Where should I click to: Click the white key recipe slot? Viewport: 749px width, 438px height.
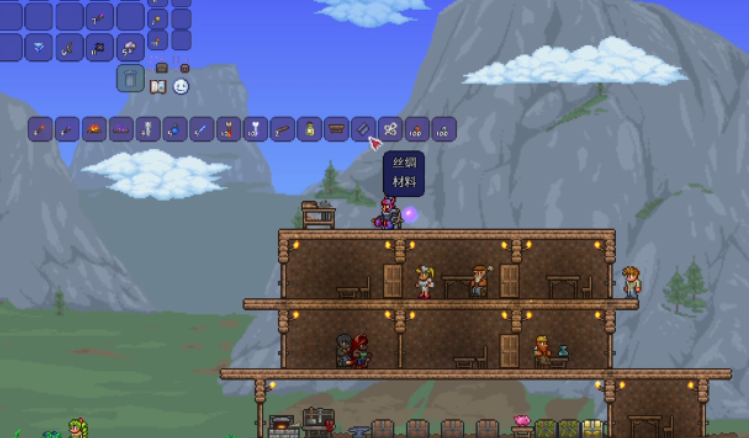click(256, 129)
